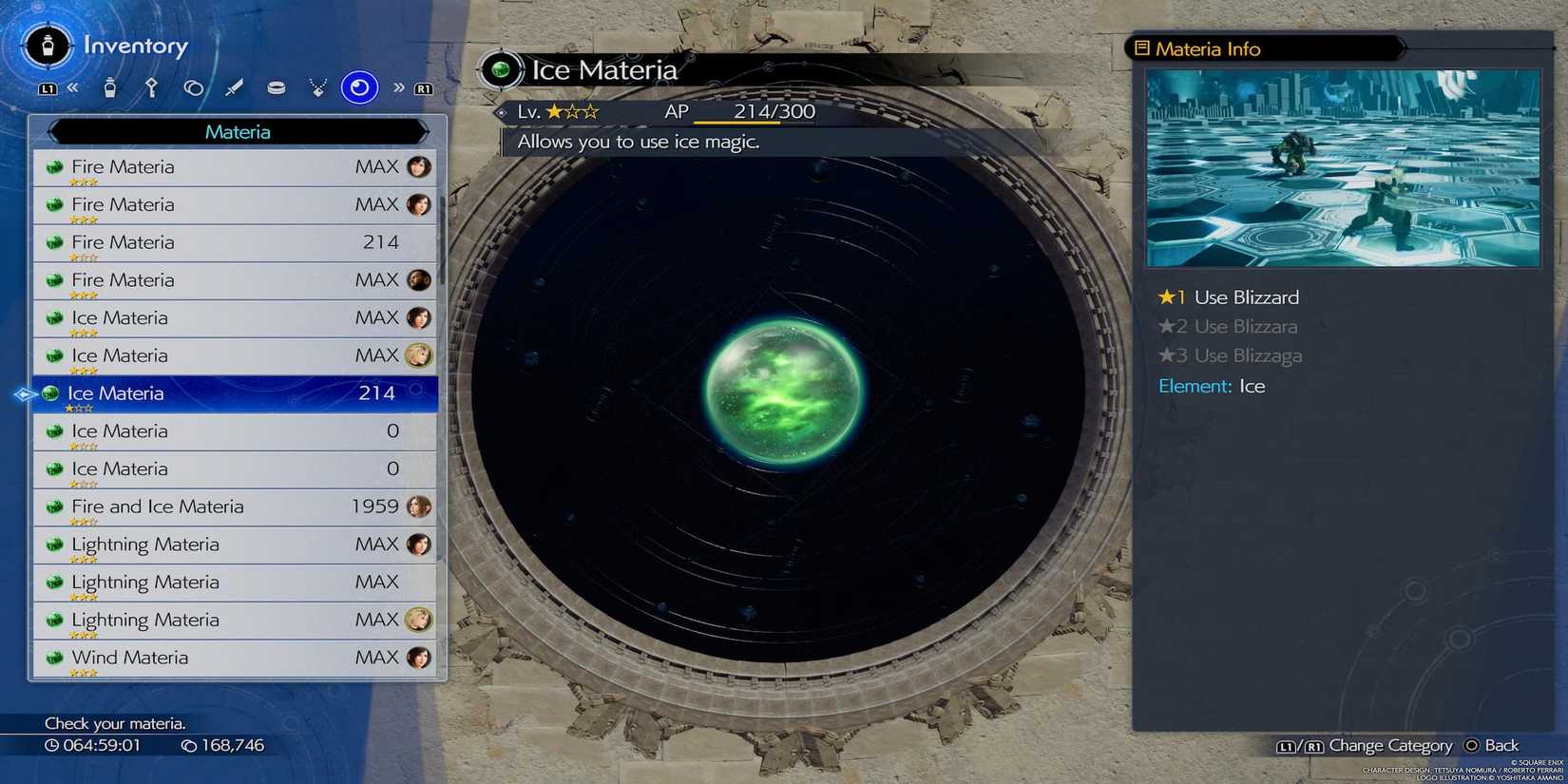Select the R1 next category arrow
1568x784 pixels.
(424, 88)
